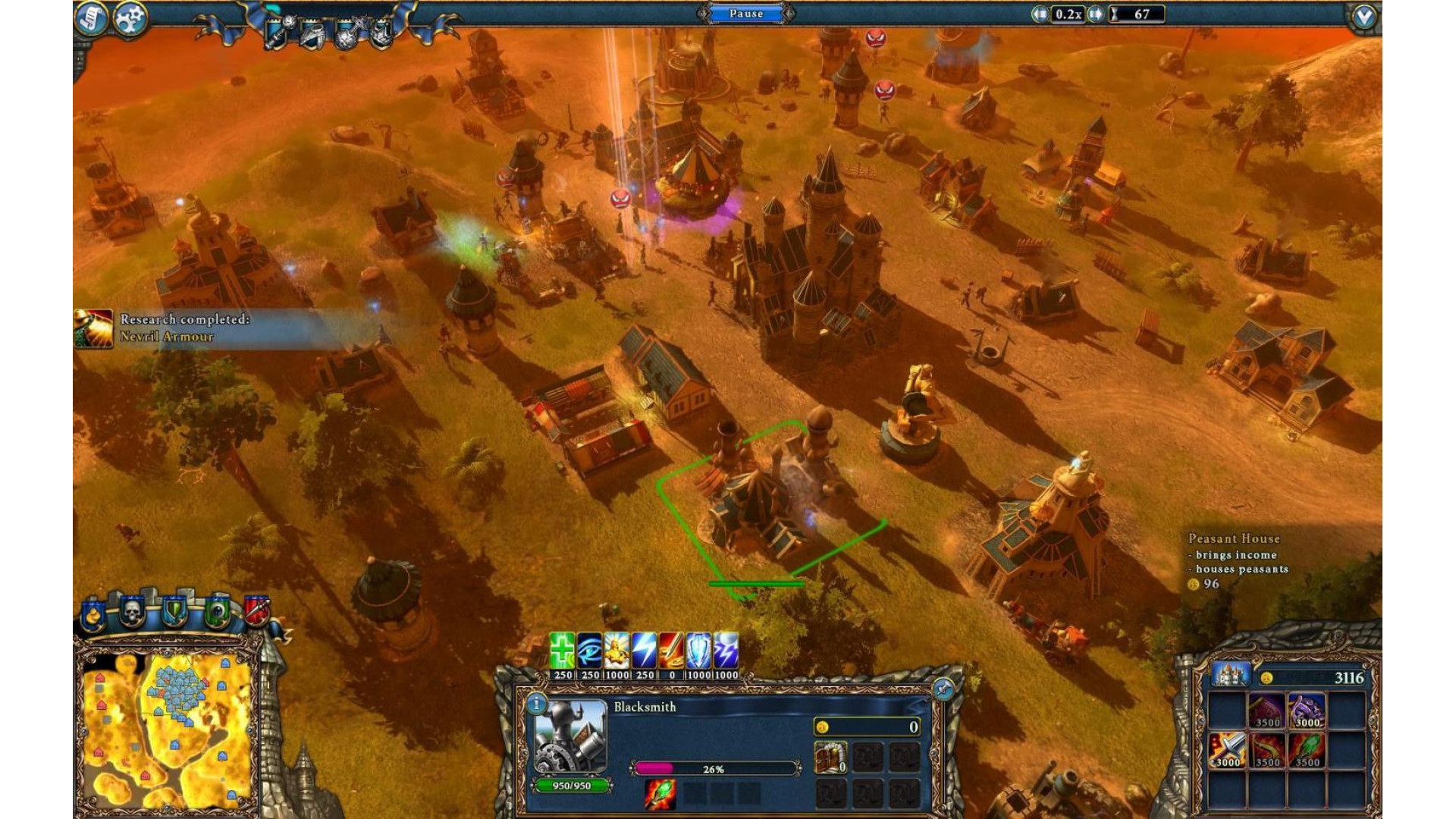Click the castle icon in build panel
The image size is (1456, 819).
click(1229, 674)
